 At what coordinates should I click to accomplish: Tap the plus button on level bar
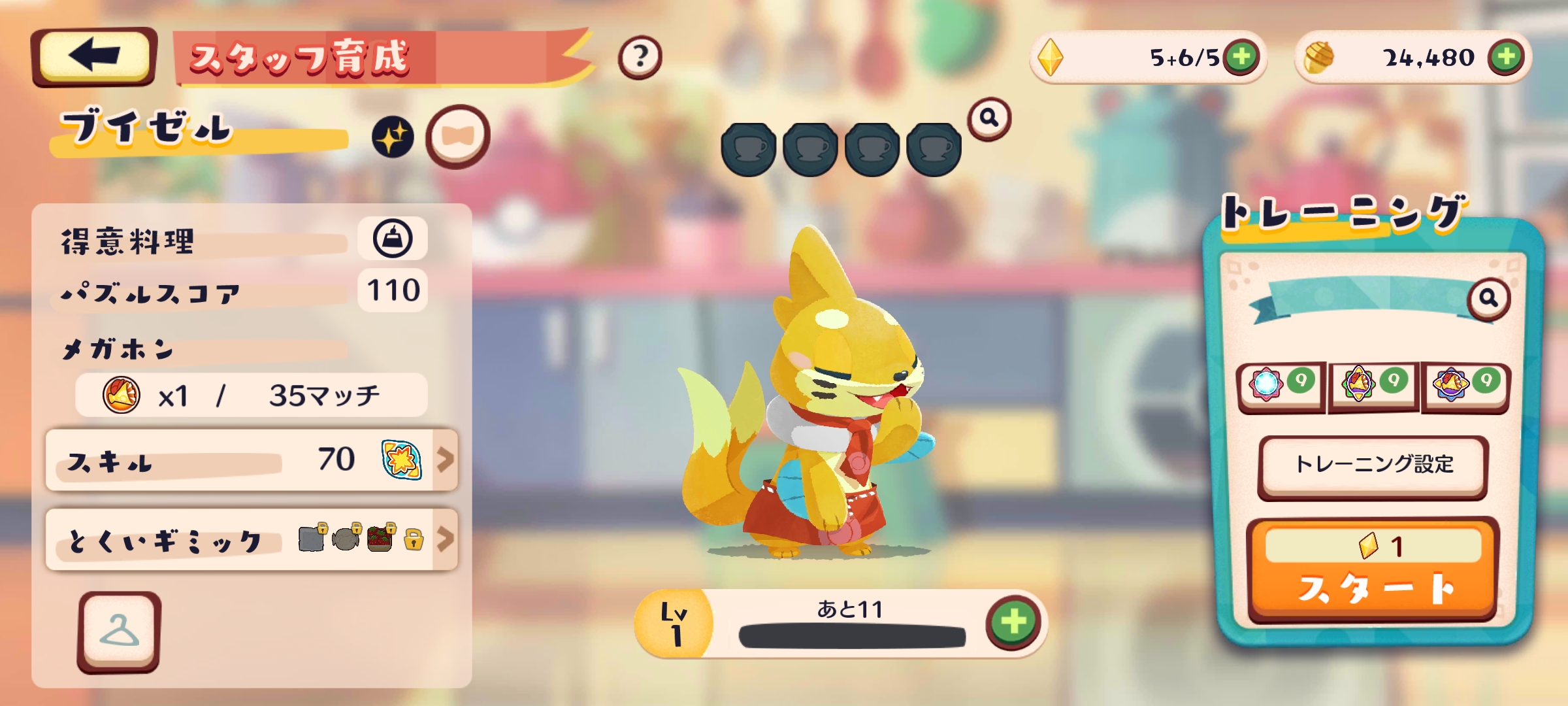pos(1013,622)
